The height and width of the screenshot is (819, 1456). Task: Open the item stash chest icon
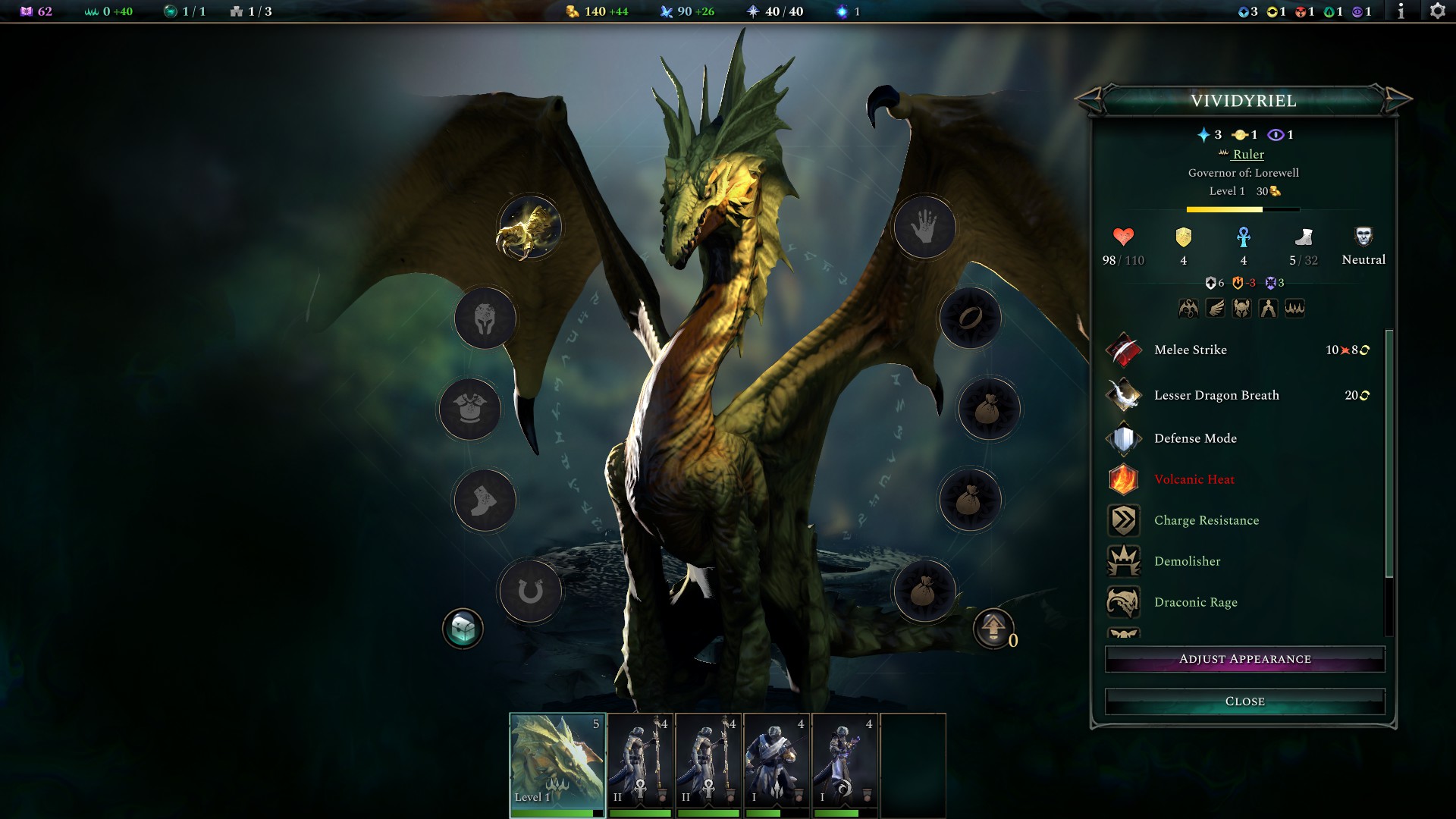pyautogui.click(x=463, y=629)
